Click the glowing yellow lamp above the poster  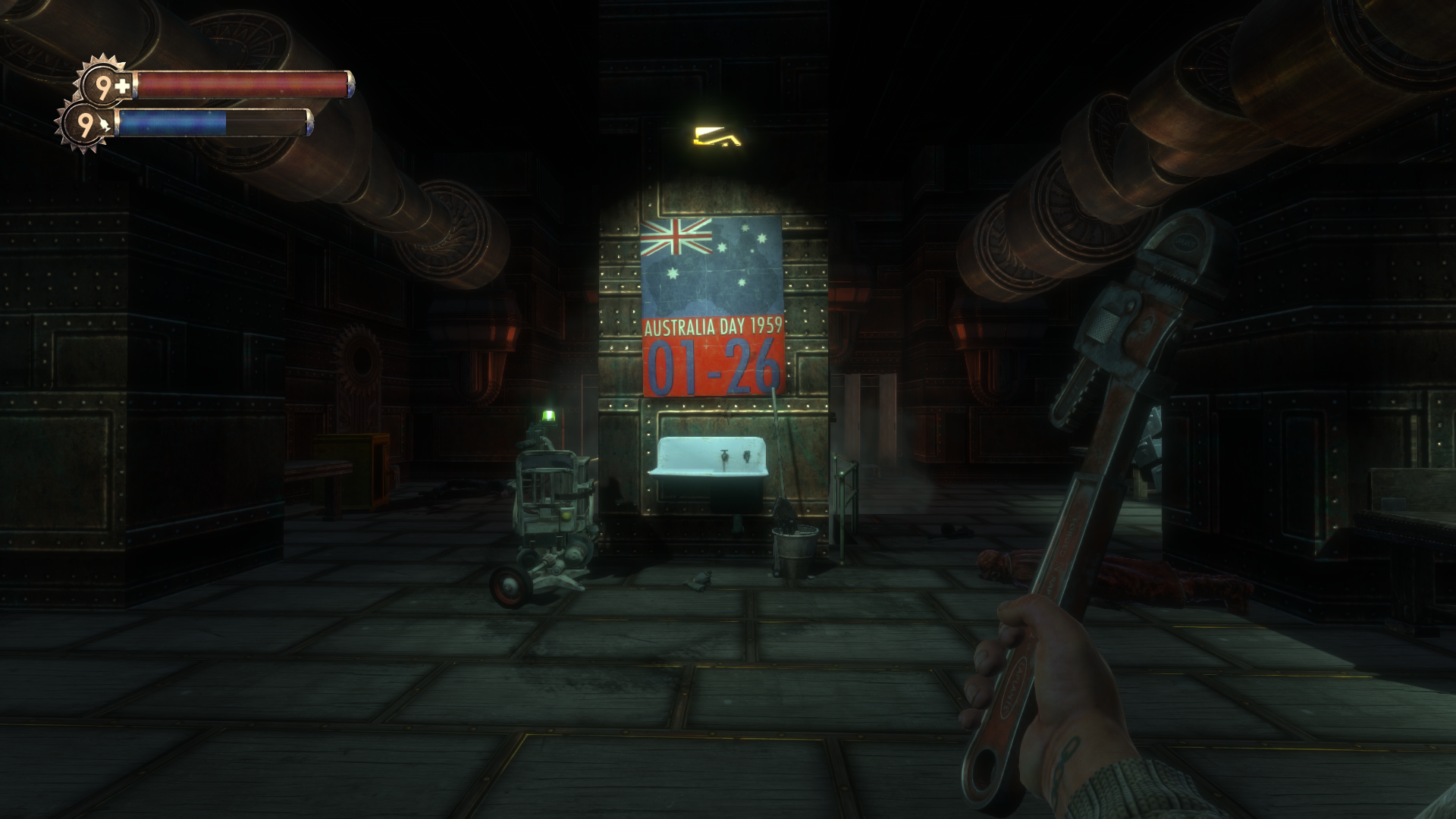[x=716, y=134]
